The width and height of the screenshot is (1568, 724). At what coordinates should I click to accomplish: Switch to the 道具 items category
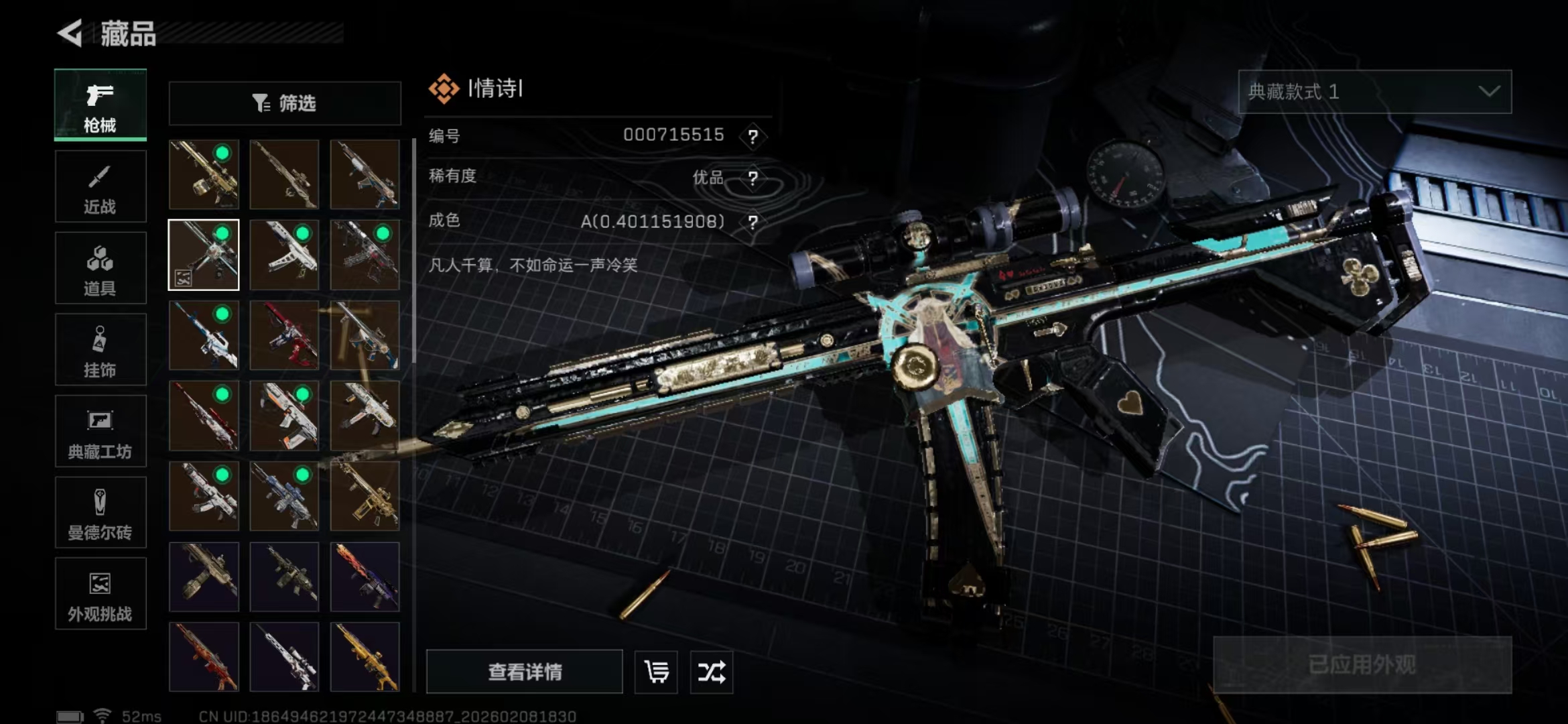click(100, 268)
